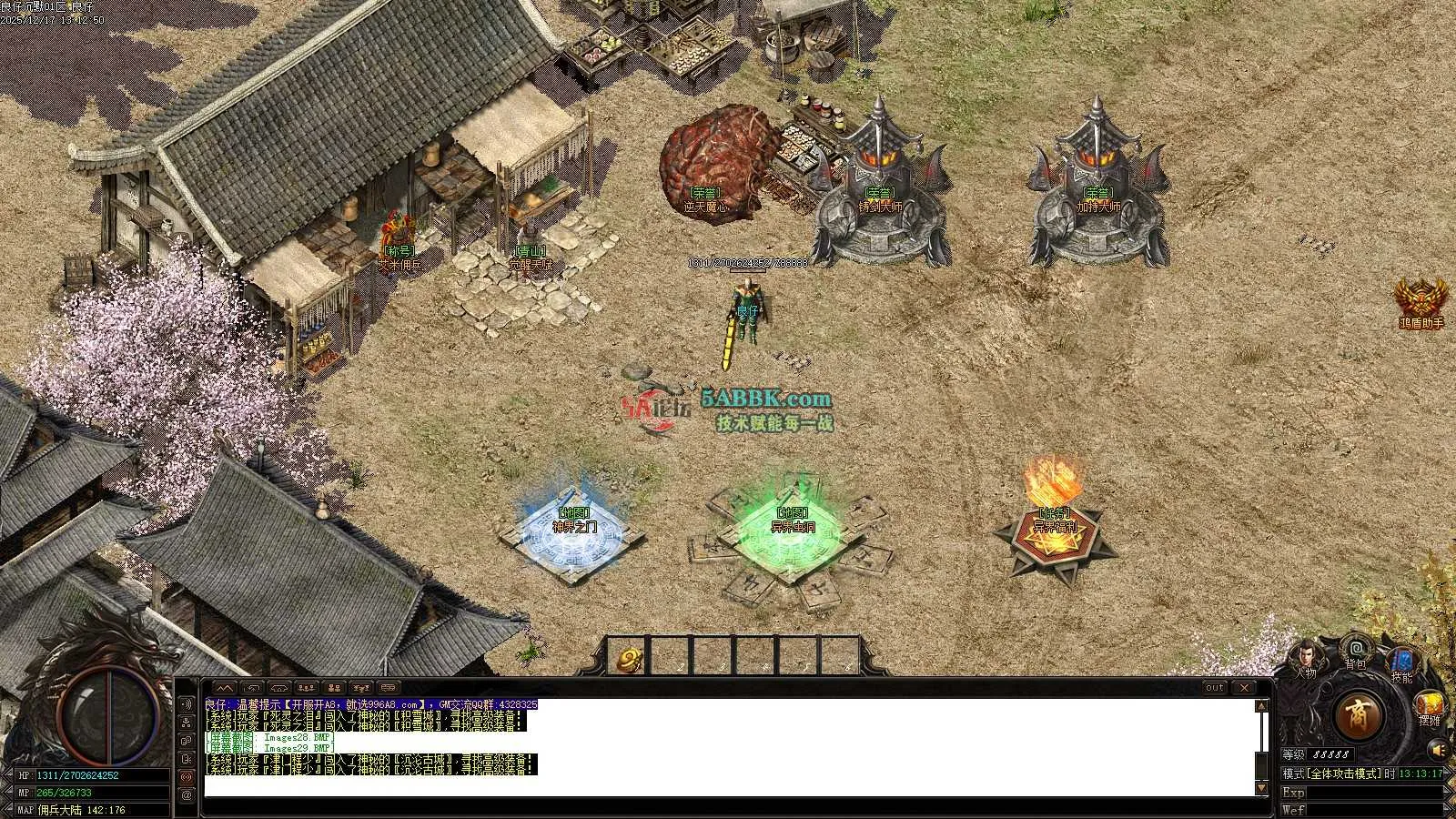Toggle the sound speaker icon
Image resolution: width=1456 pixels, height=819 pixels.
point(1438,750)
